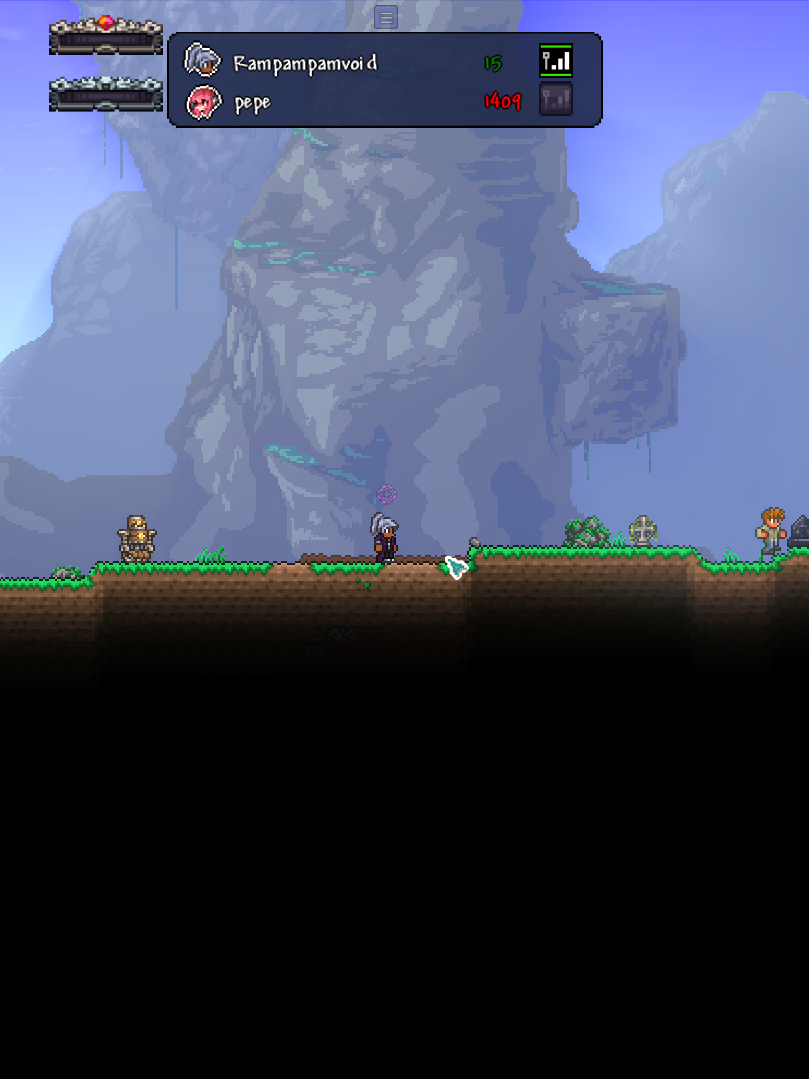Click Rampampamvoid's silver-haired avatar head

202,62
